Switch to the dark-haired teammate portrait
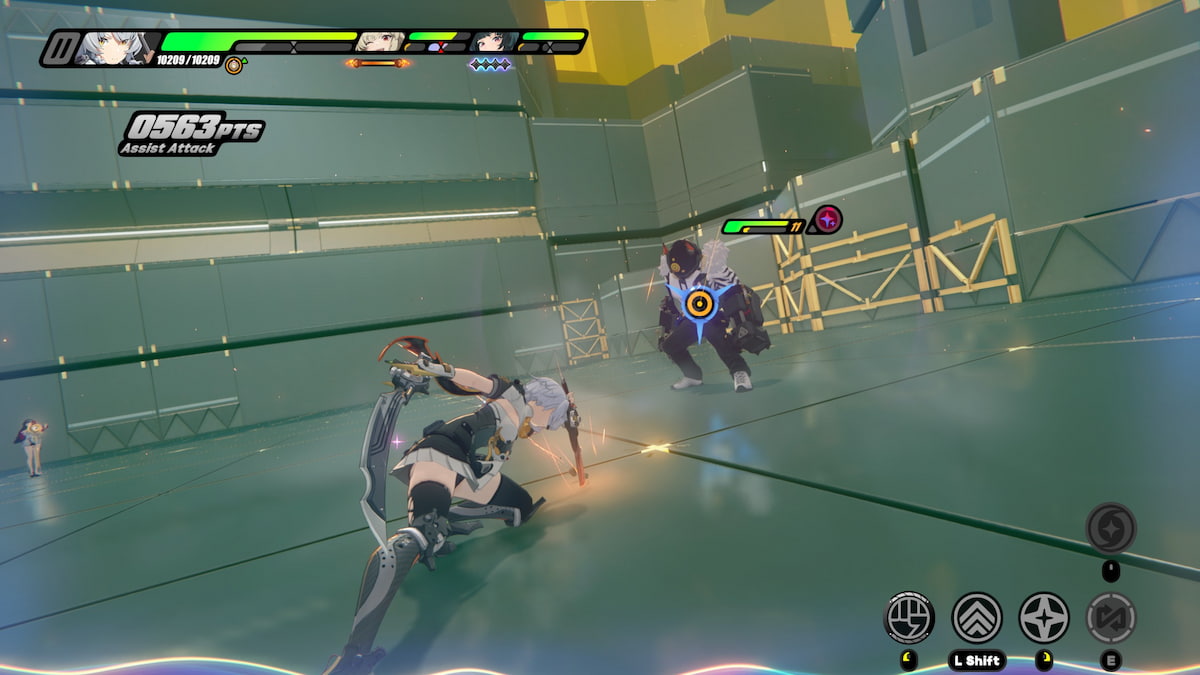This screenshot has height=675, width=1200. point(493,42)
